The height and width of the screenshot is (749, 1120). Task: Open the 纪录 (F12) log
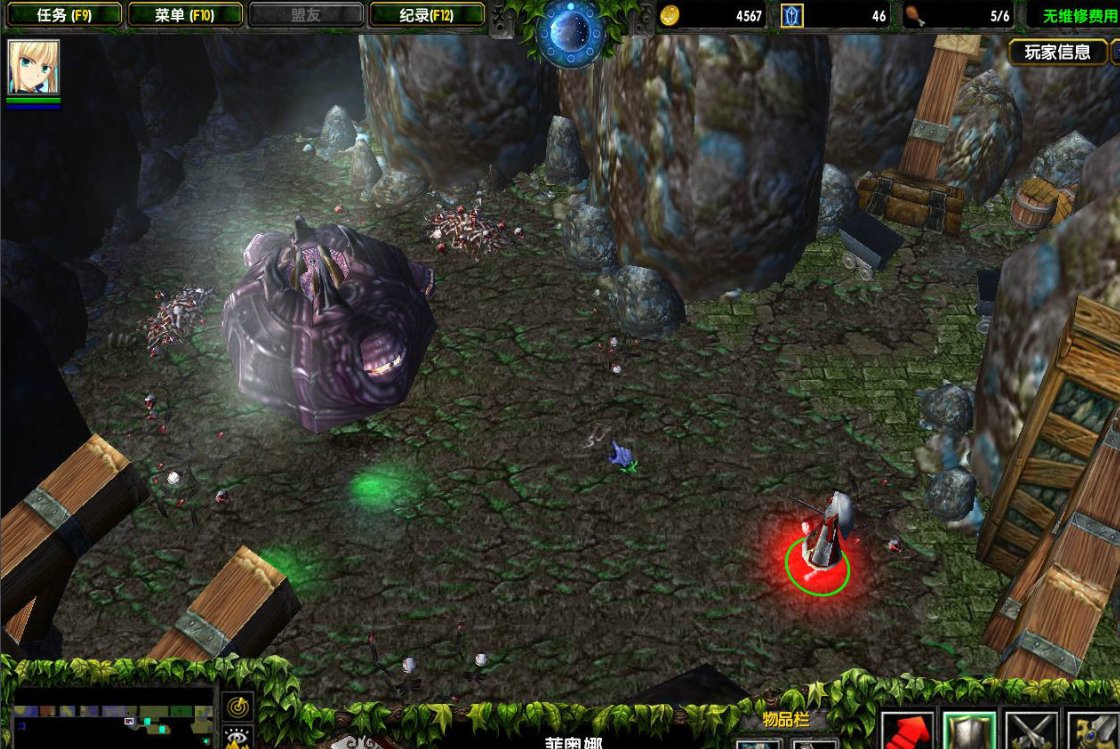pos(427,15)
